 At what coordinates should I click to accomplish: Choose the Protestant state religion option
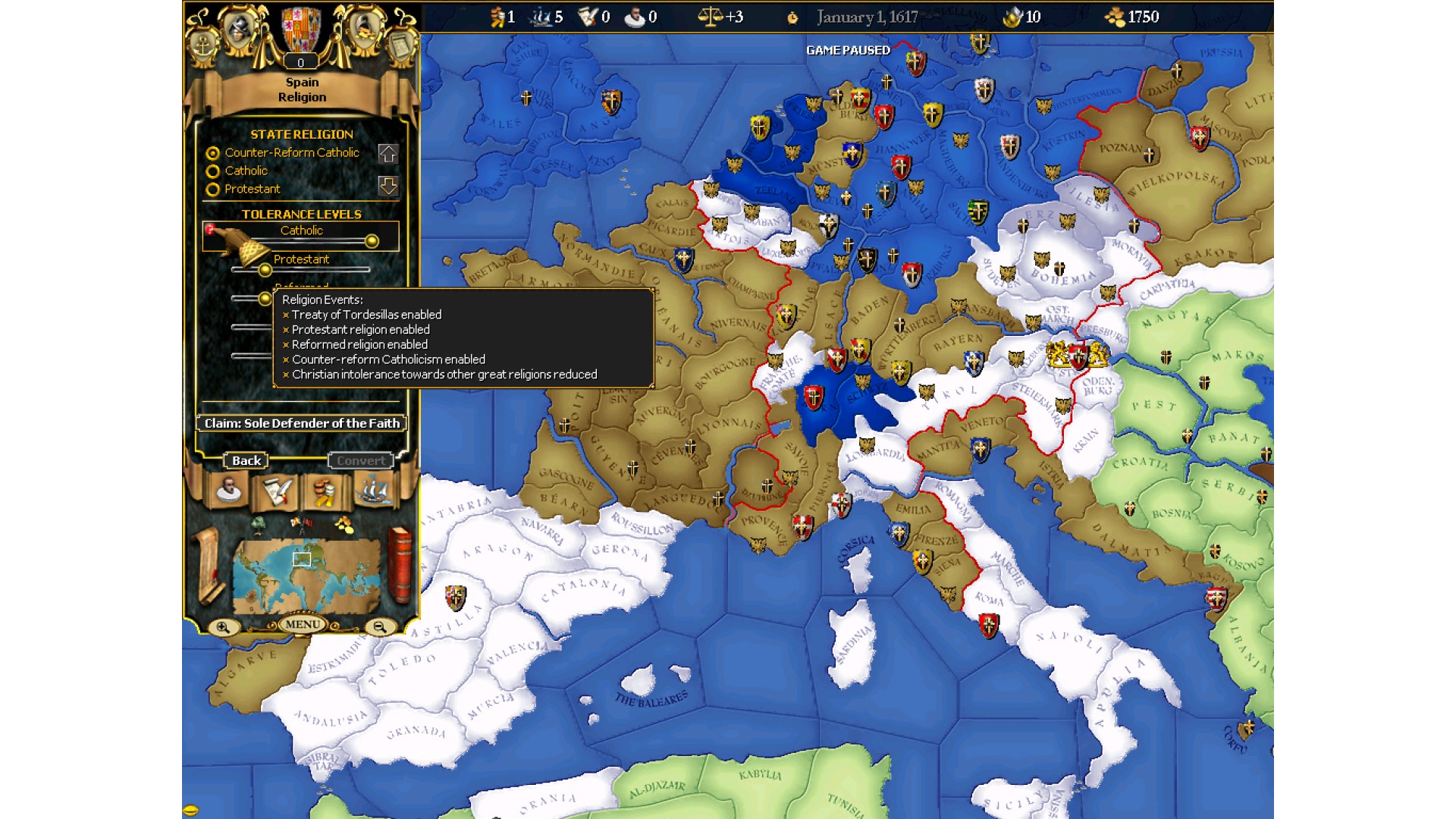pos(213,190)
